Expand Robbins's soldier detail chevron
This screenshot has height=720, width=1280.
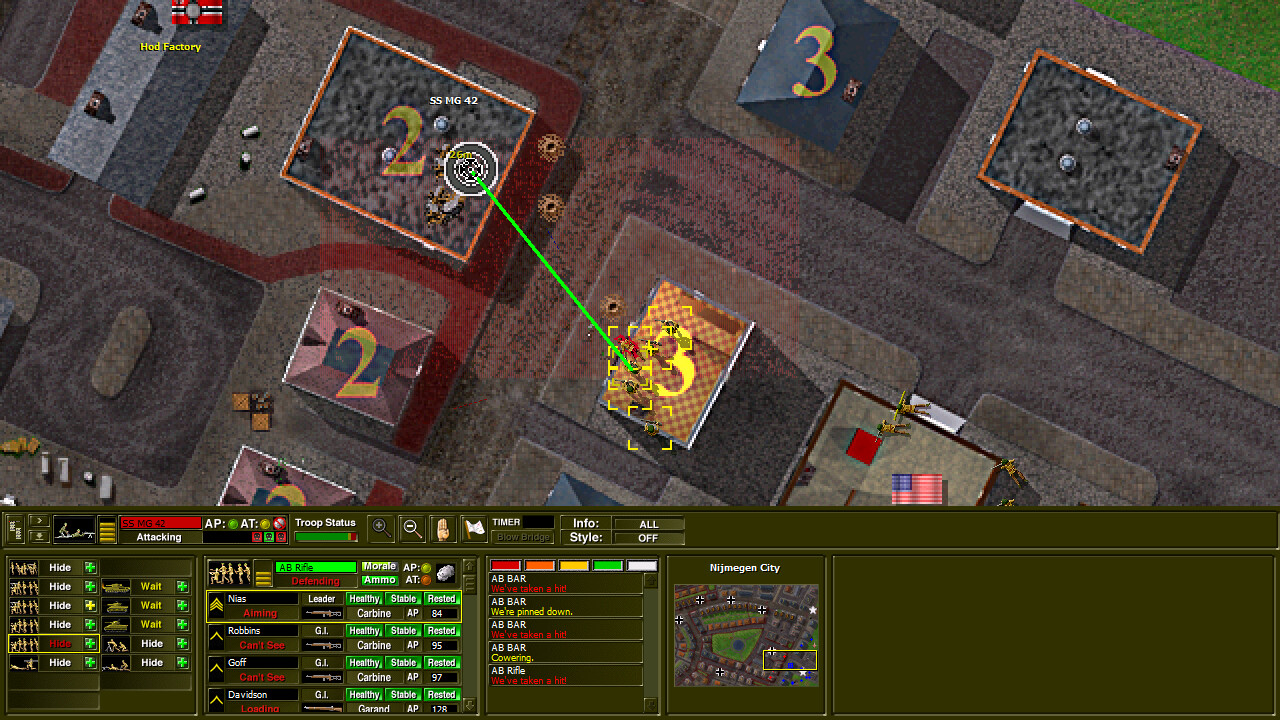215,635
